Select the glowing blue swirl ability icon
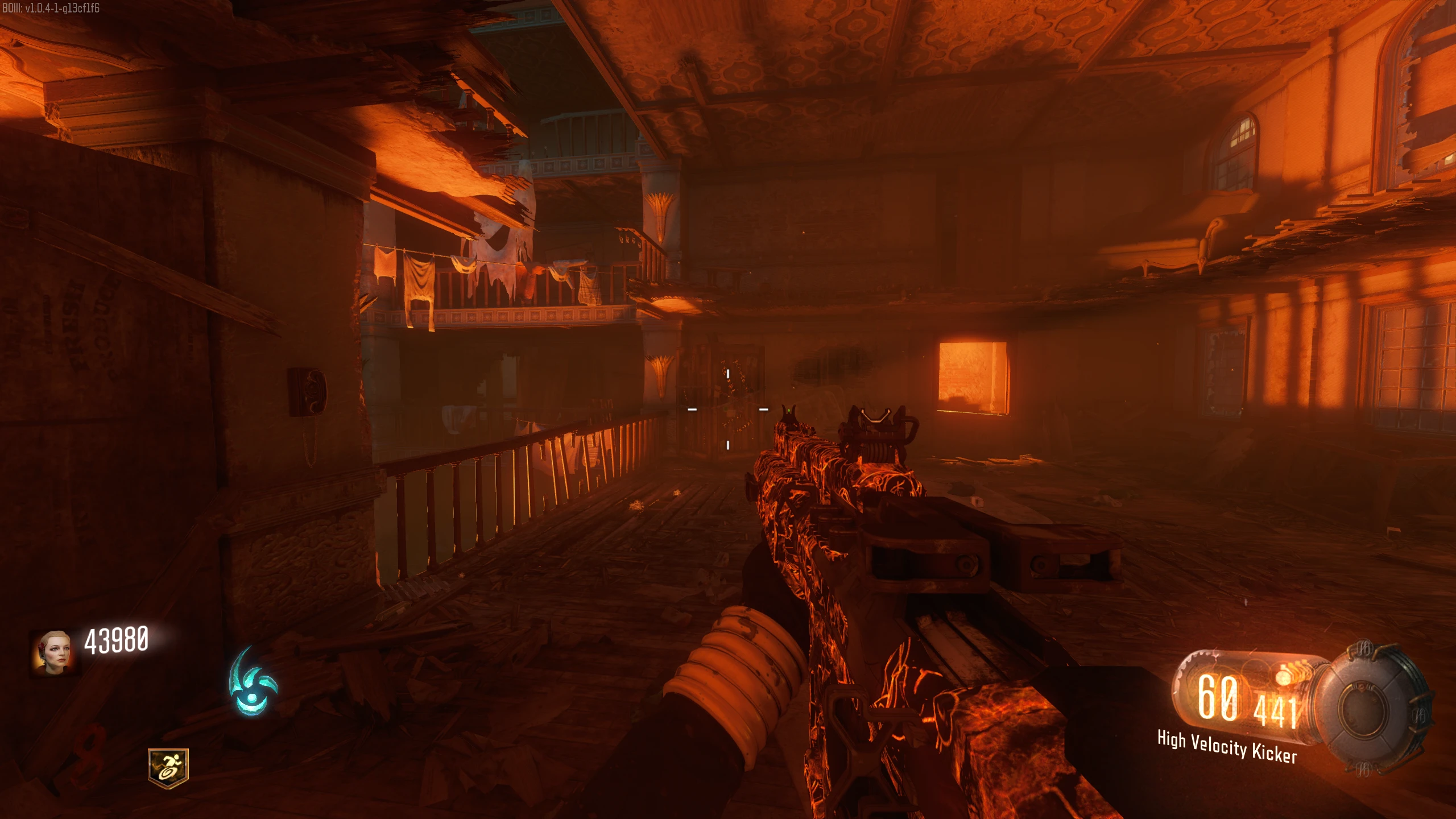 point(252,683)
